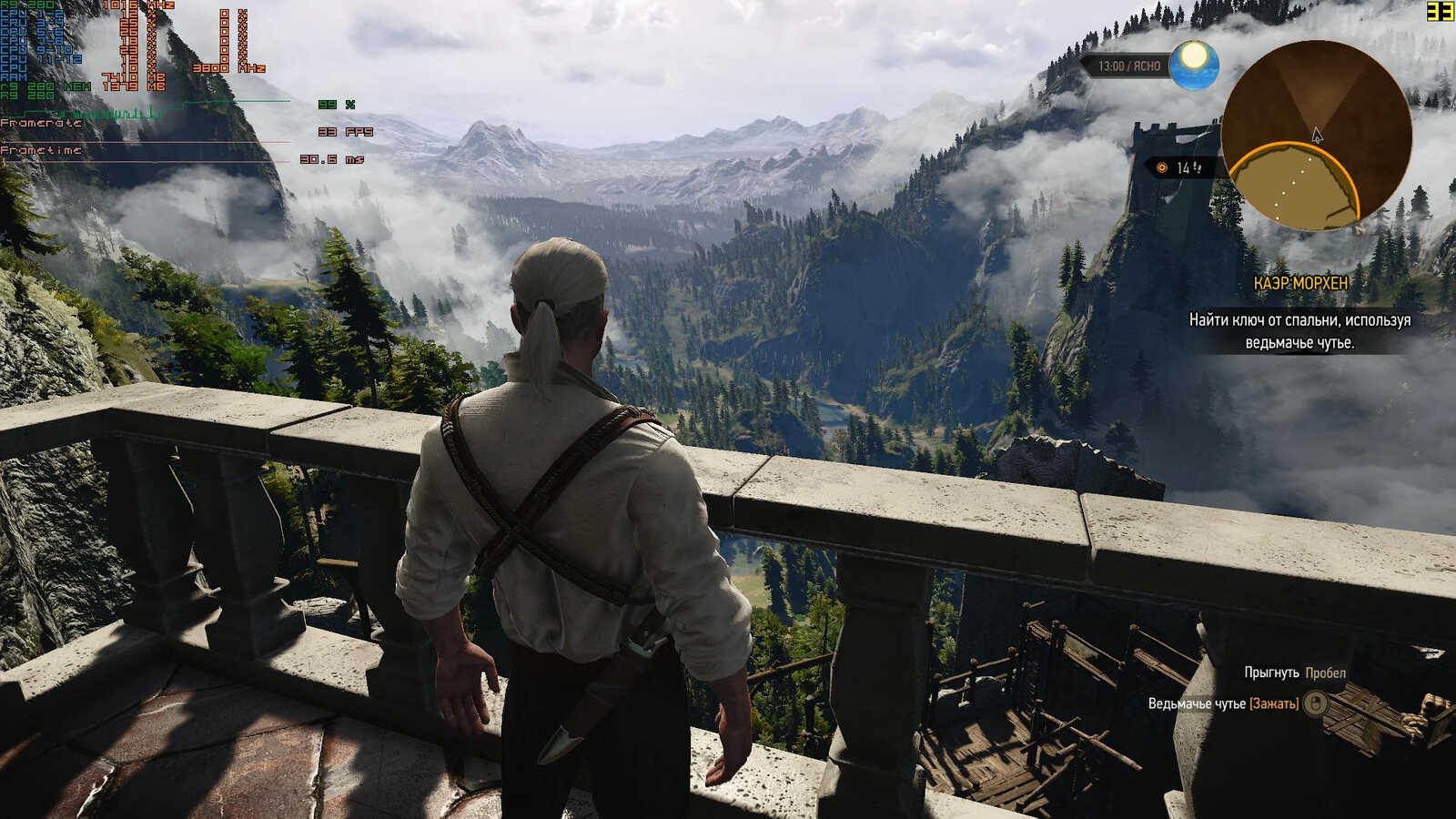Select the КАЭР МОРХЕН quest title
This screenshot has height=819, width=1456.
click(1299, 284)
